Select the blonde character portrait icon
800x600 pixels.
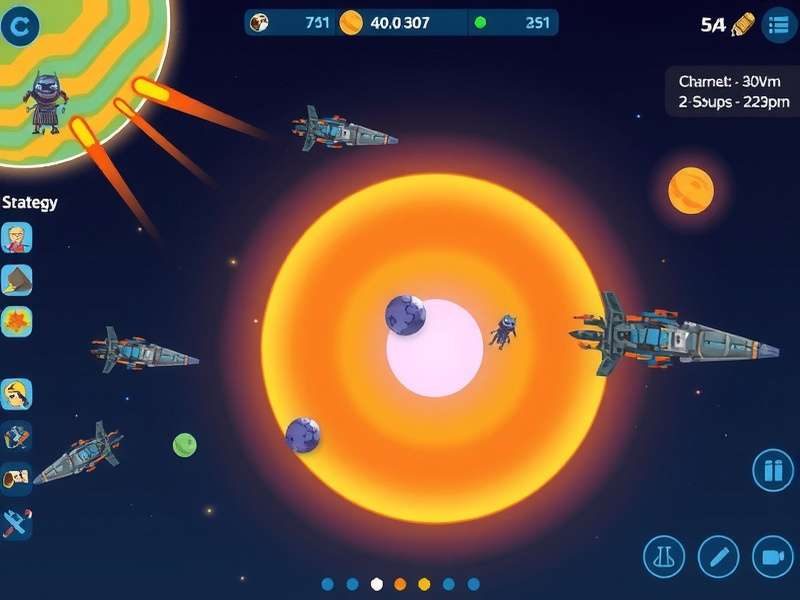(17, 238)
